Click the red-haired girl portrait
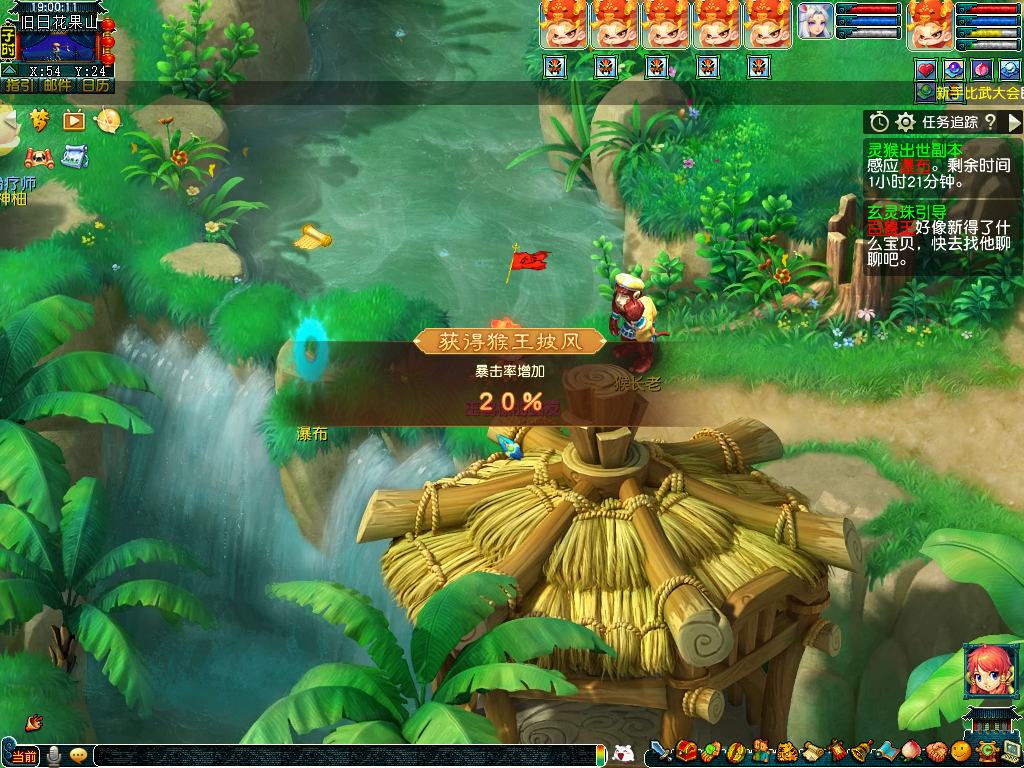 tap(985, 671)
